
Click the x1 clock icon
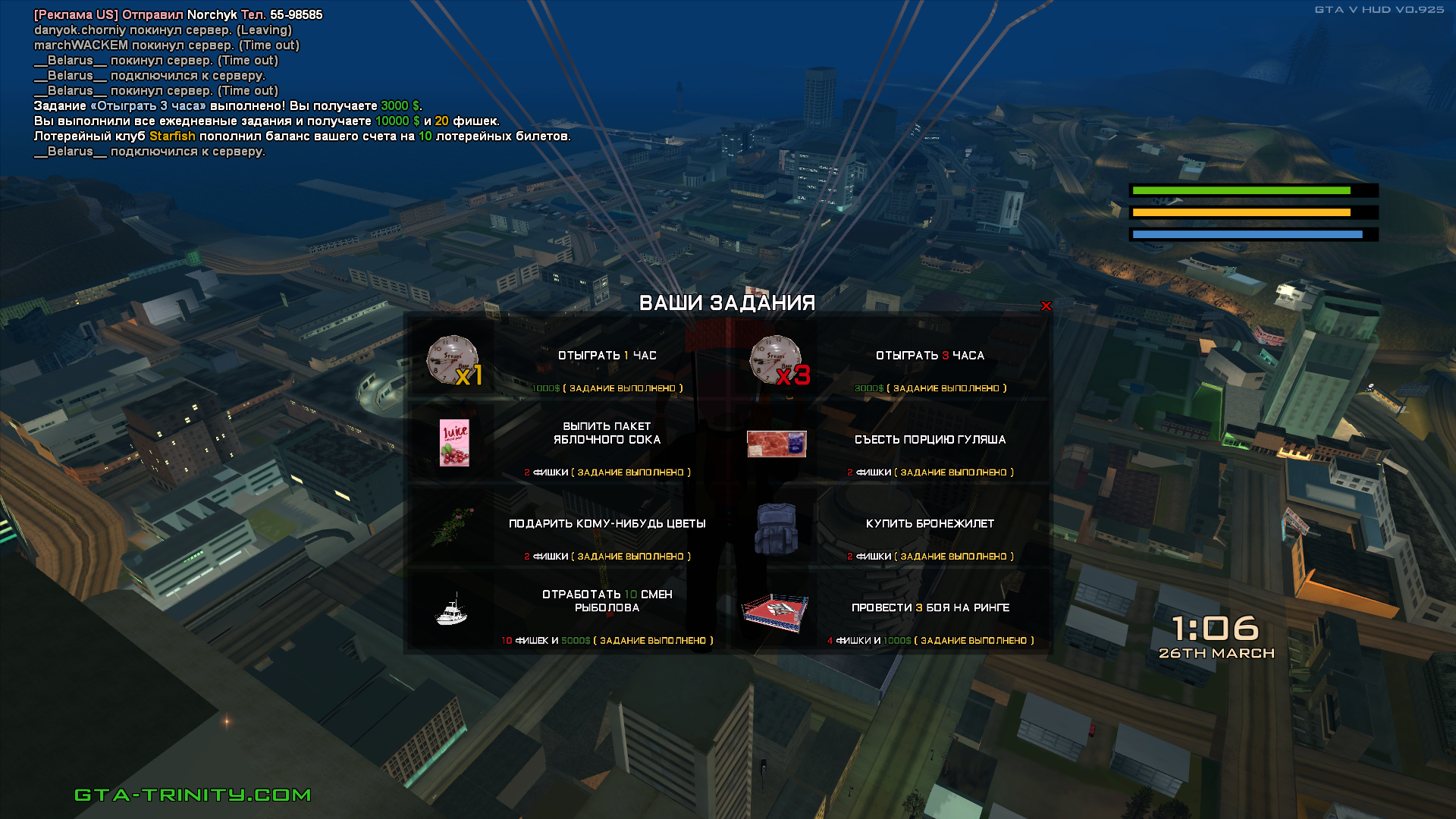tap(453, 361)
